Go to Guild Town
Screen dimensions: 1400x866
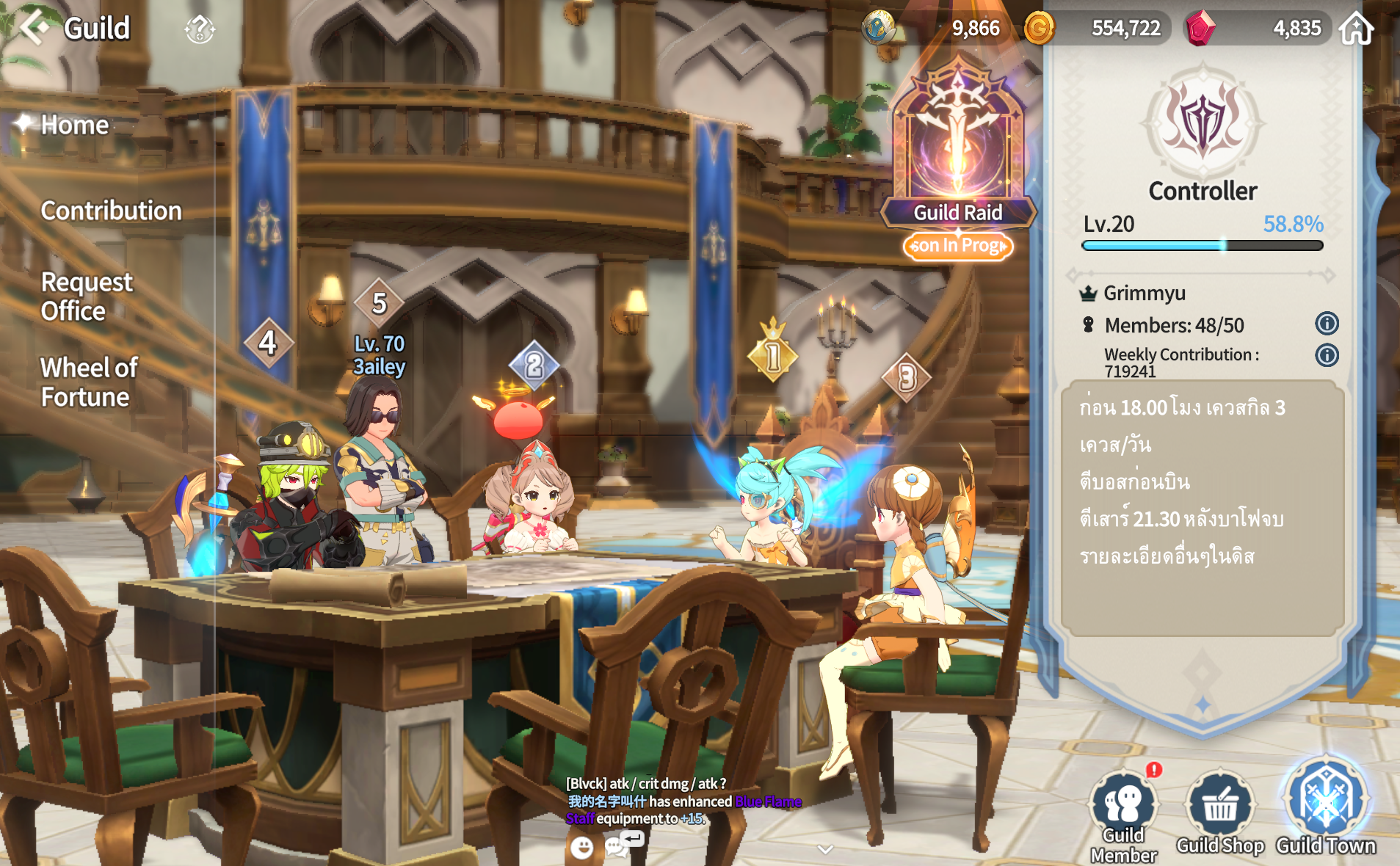coord(1326,807)
